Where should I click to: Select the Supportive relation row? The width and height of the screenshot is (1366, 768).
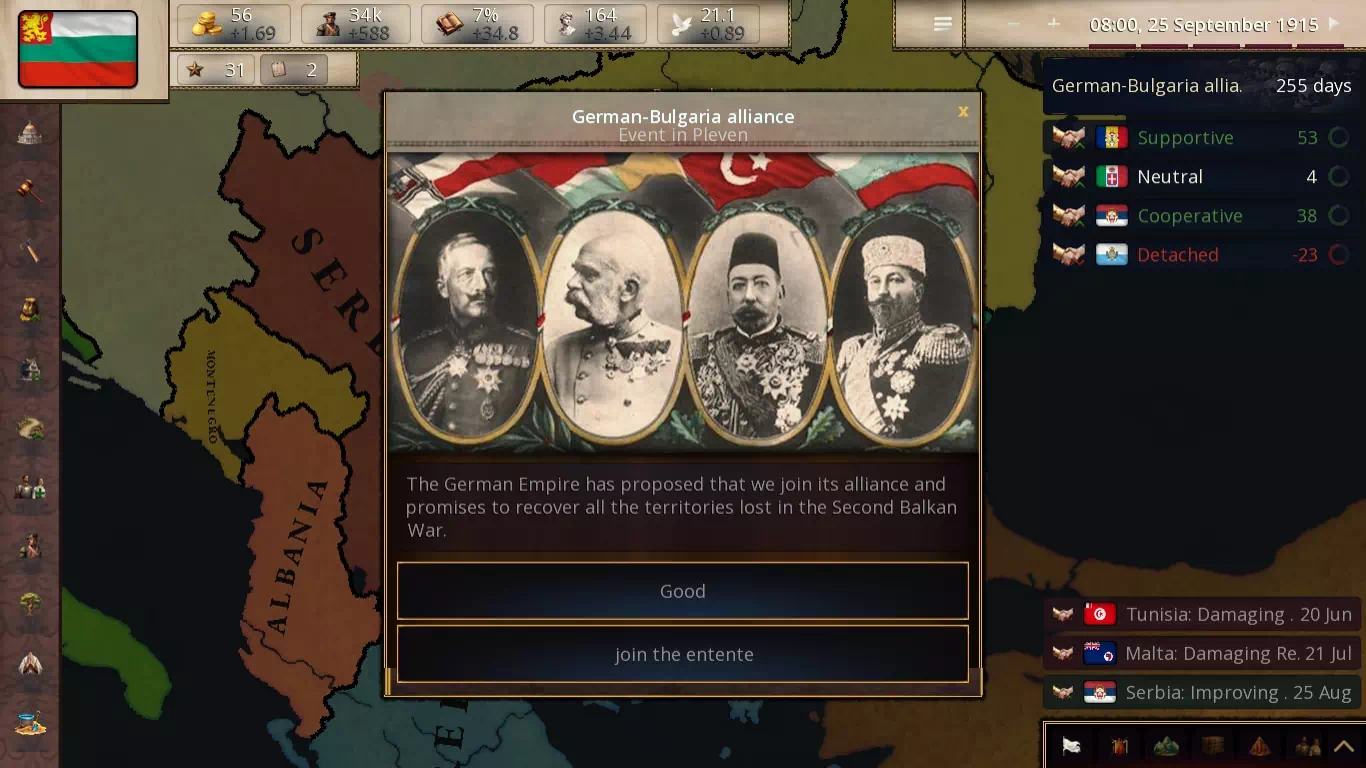[x=1200, y=138]
